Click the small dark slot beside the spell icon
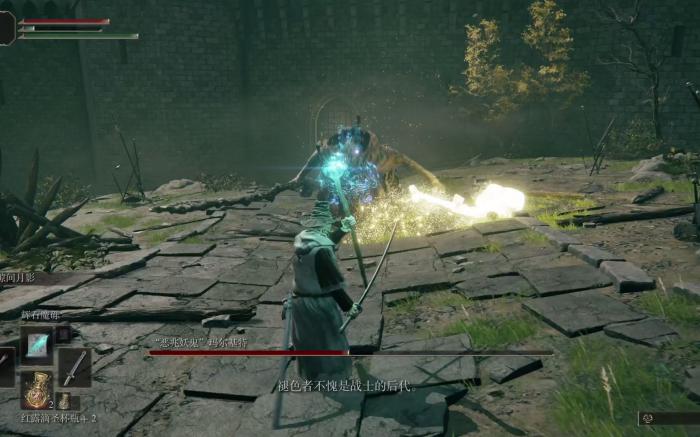Viewport: 700px width, 437px height. [x=62, y=334]
